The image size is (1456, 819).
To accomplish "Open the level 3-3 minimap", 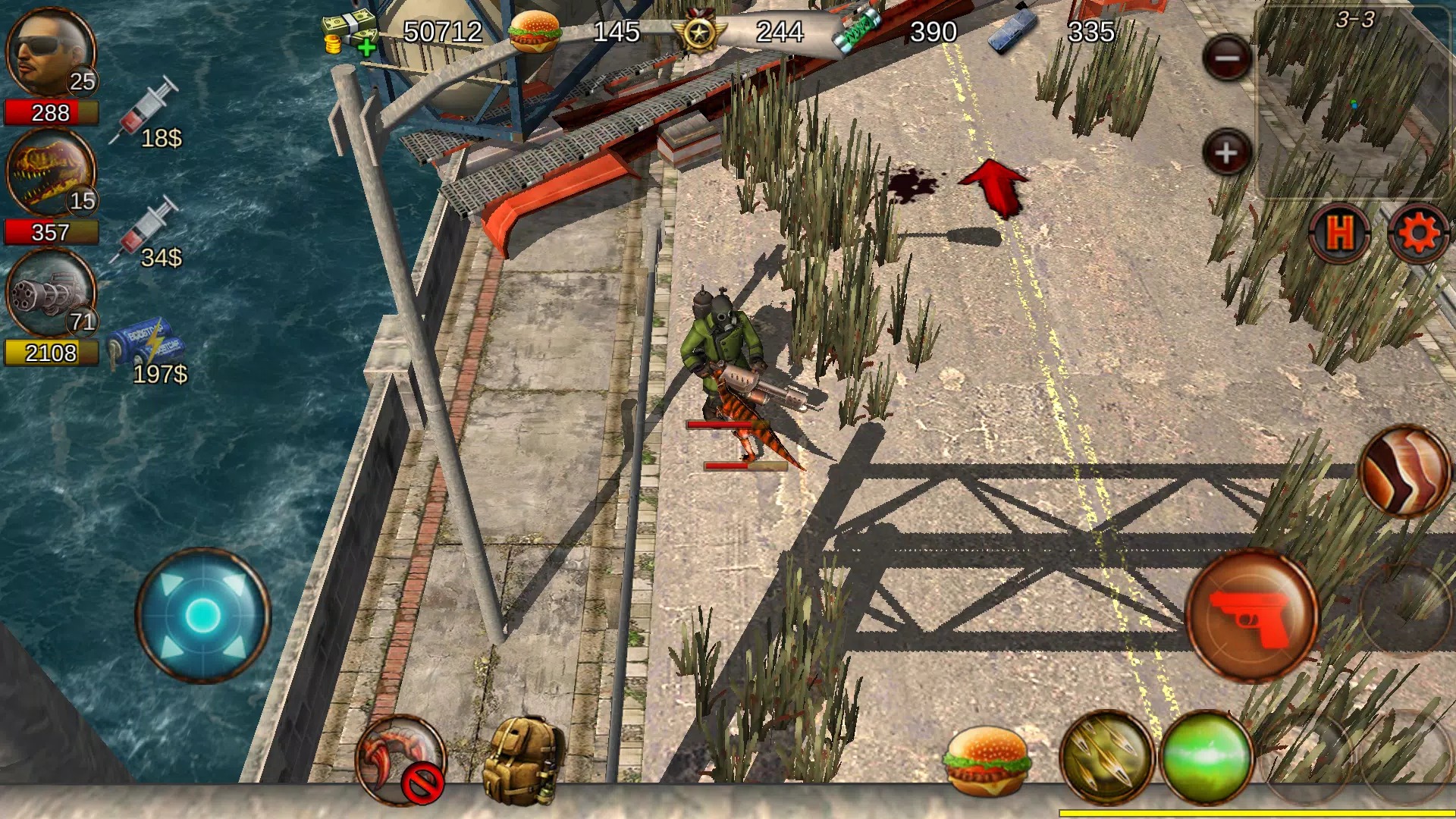I will [1354, 102].
